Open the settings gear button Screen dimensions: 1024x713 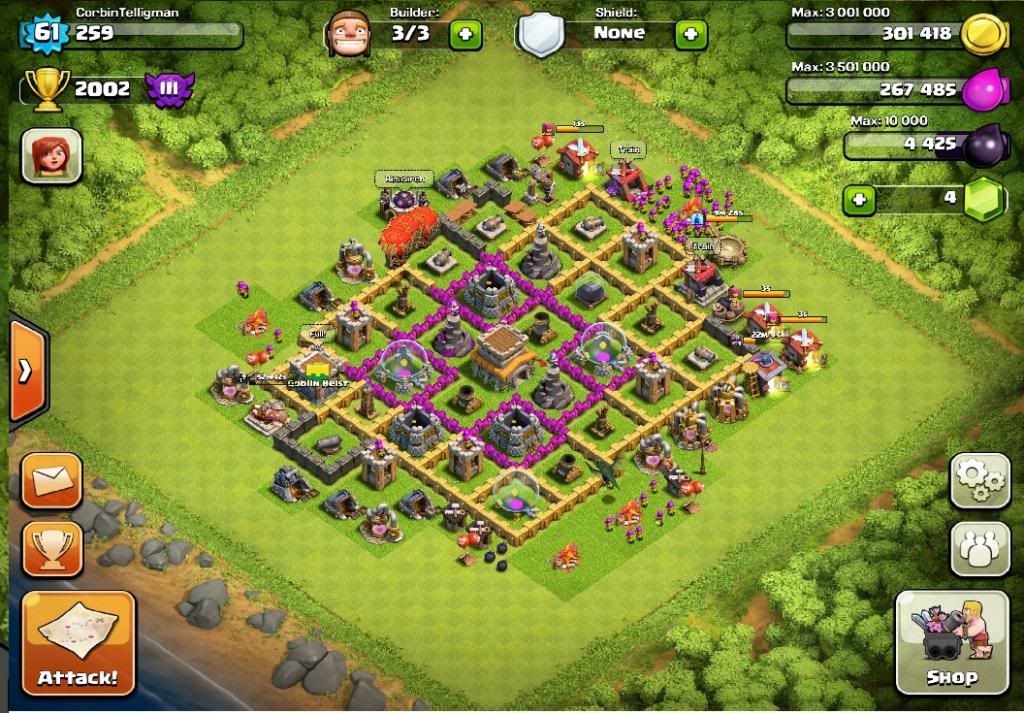979,482
